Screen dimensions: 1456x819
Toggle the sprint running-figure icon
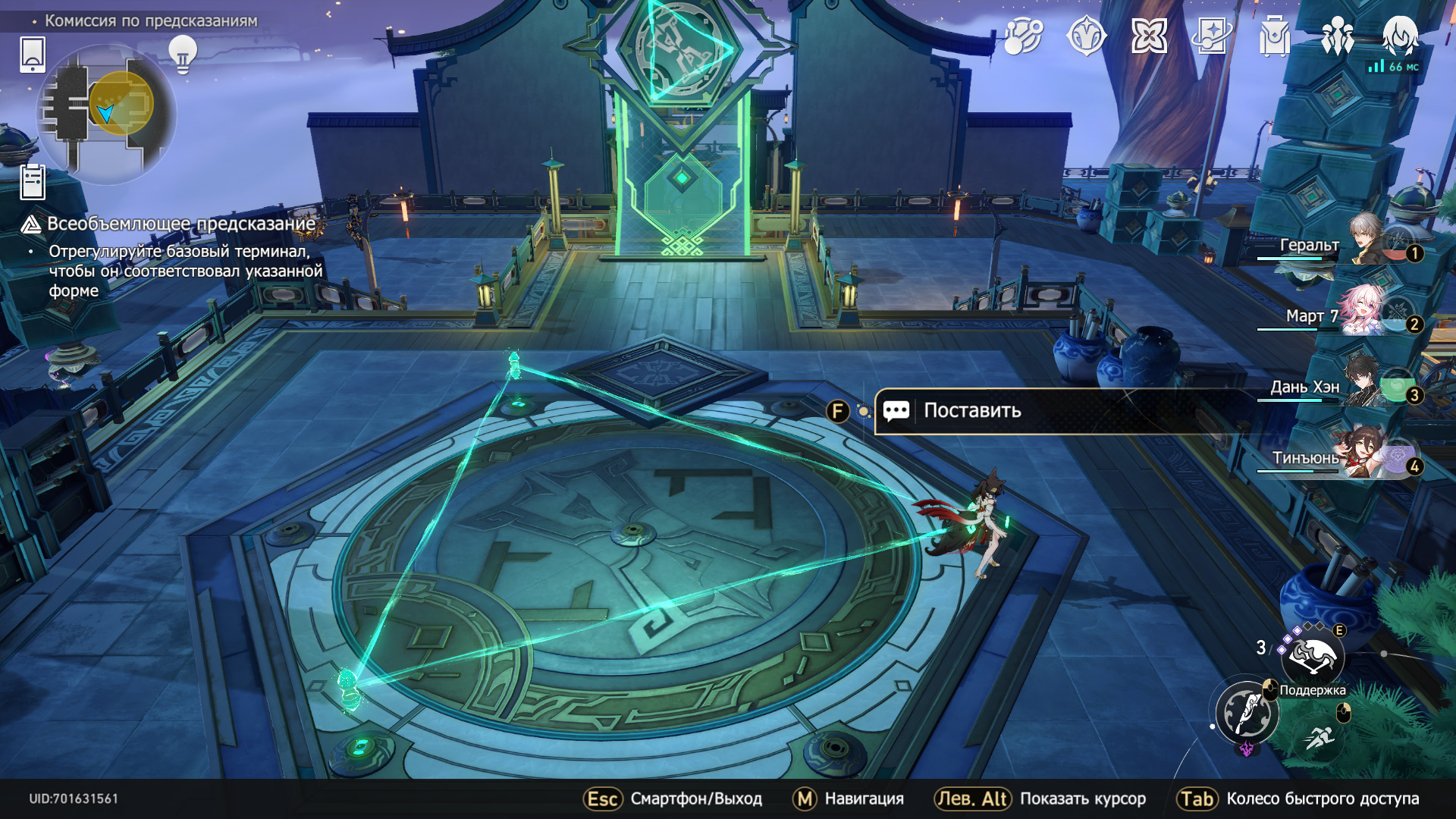(x=1320, y=736)
